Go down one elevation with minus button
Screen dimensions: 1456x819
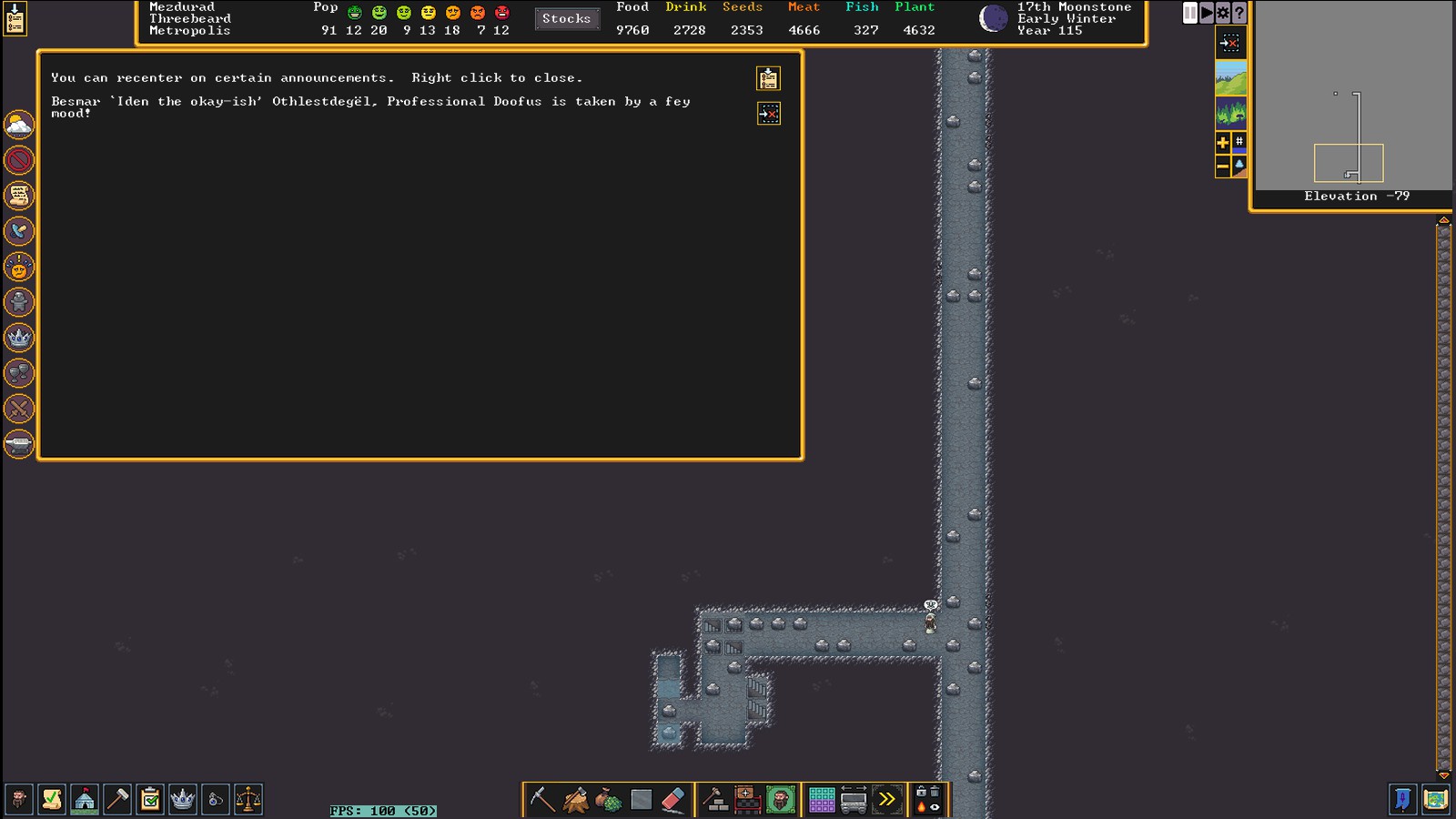coord(1223,166)
